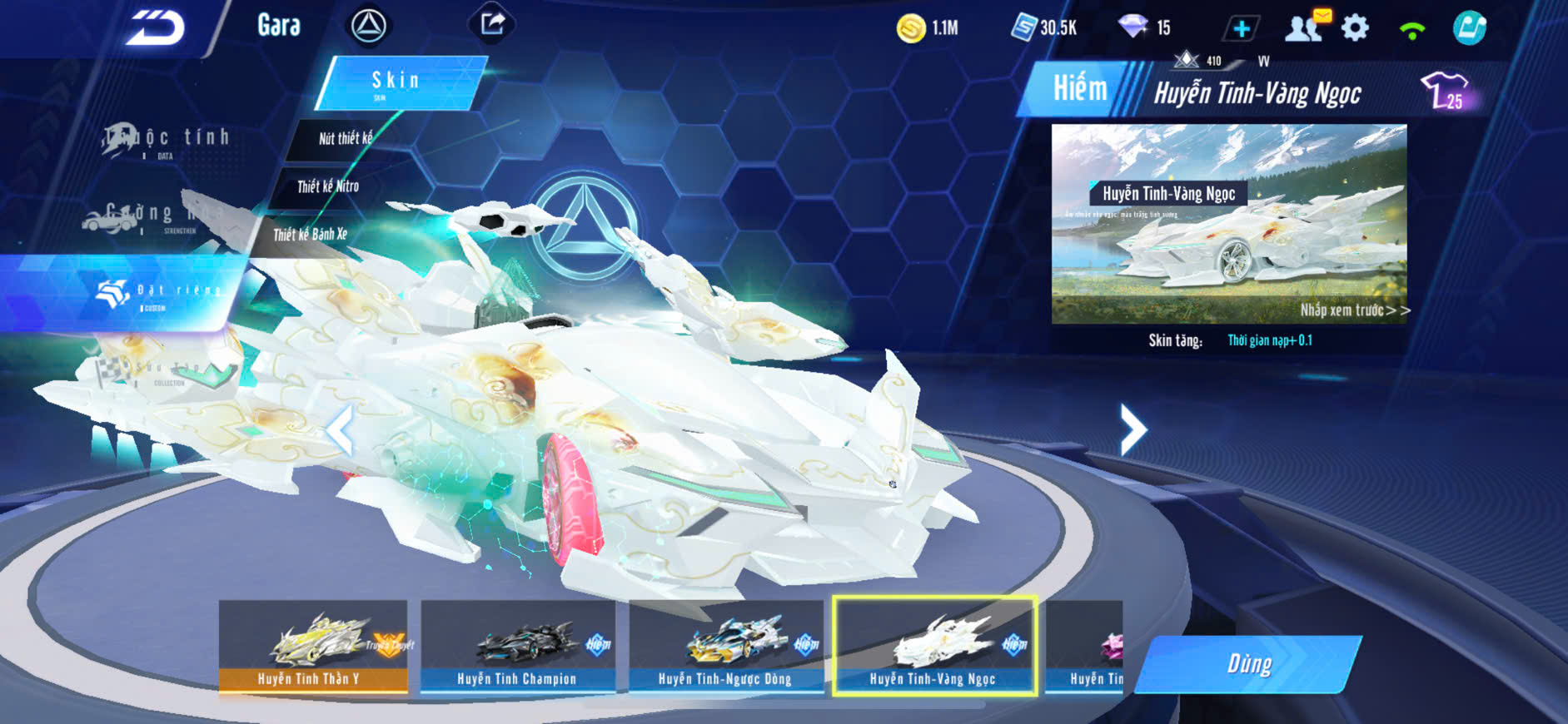Apply the skin with the Dùng button
Screen dimensions: 1568x724
[x=1249, y=664]
